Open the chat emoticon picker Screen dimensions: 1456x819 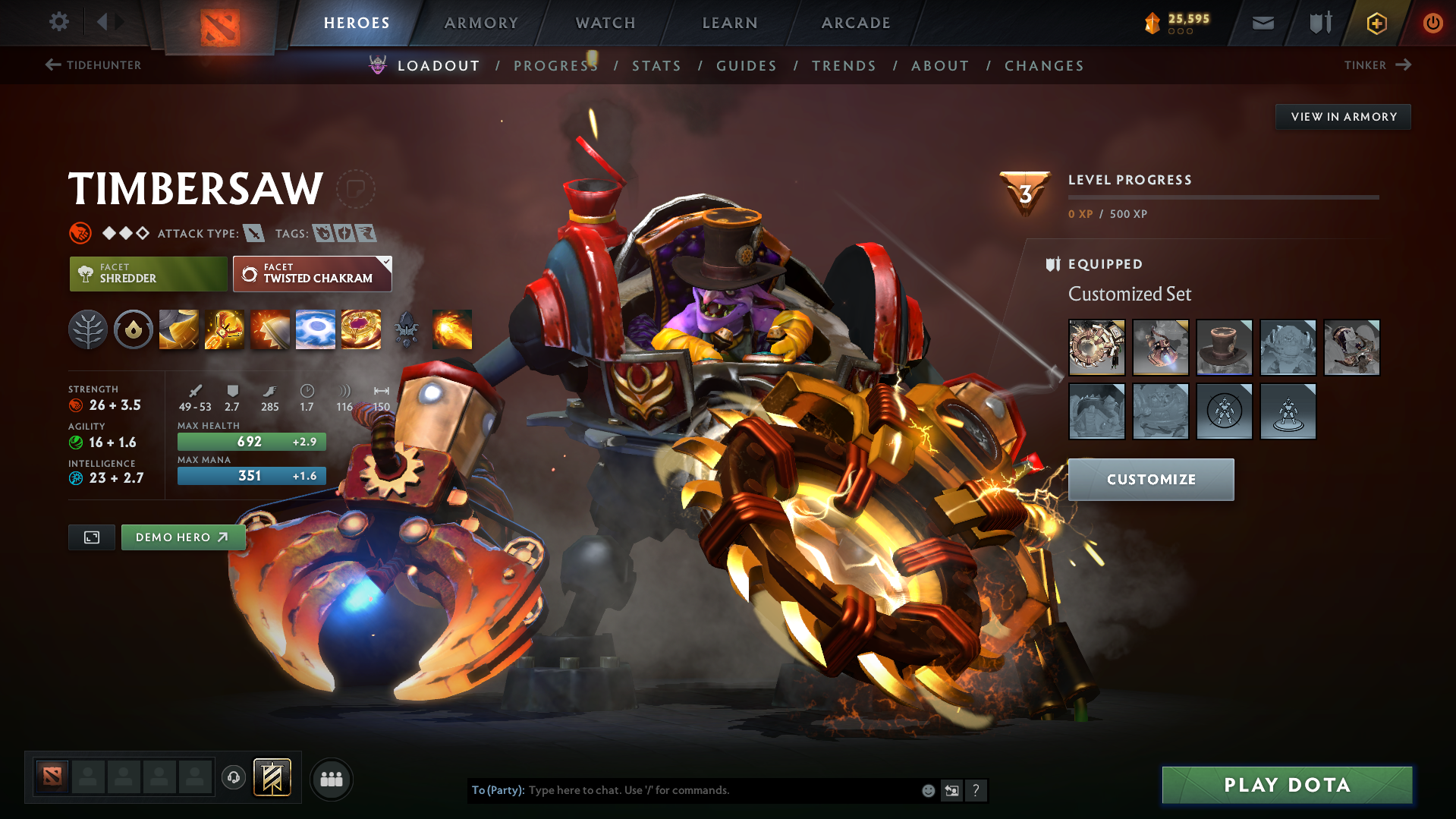pyautogui.click(x=928, y=790)
